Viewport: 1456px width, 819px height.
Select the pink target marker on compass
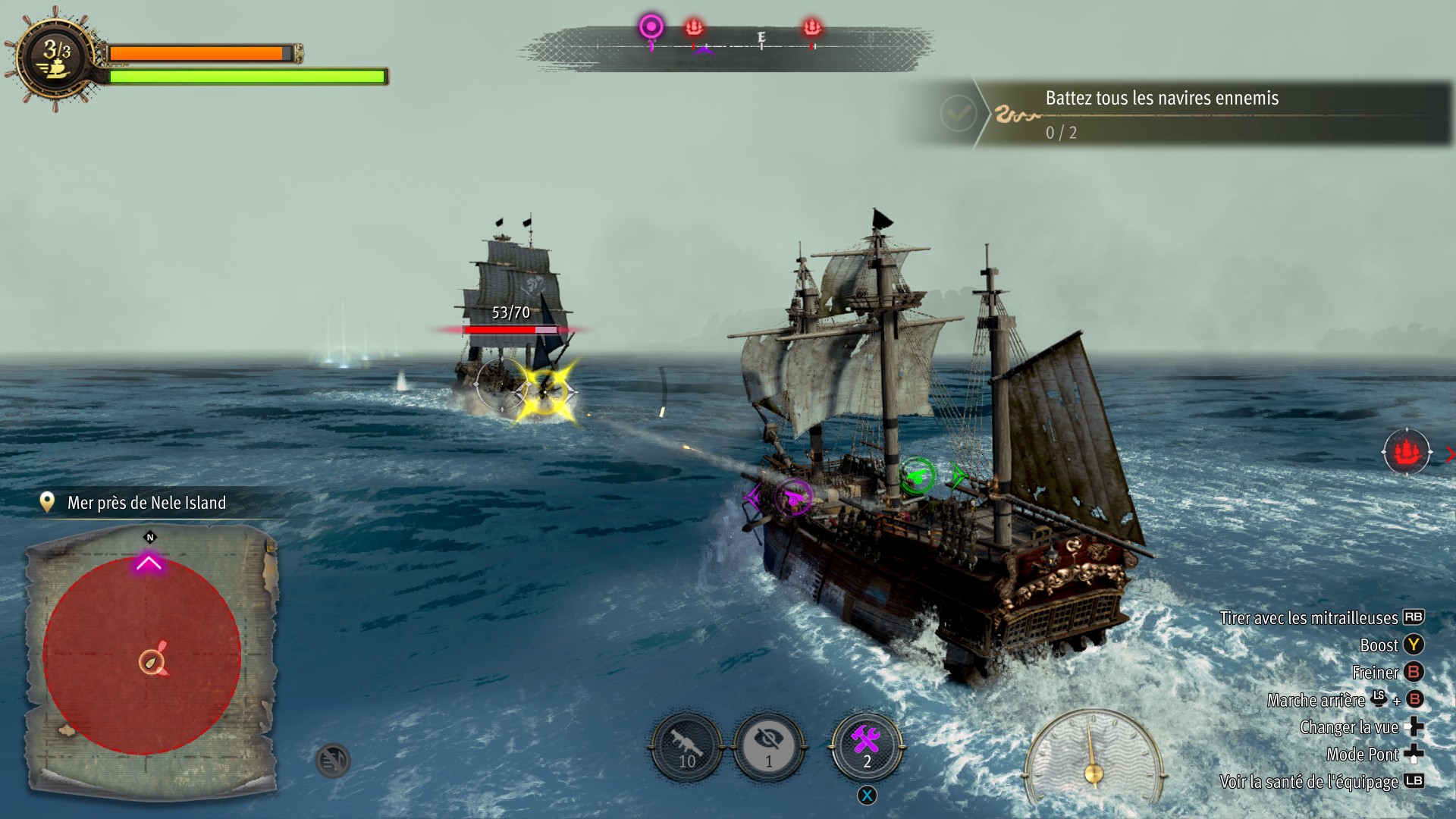click(x=651, y=27)
